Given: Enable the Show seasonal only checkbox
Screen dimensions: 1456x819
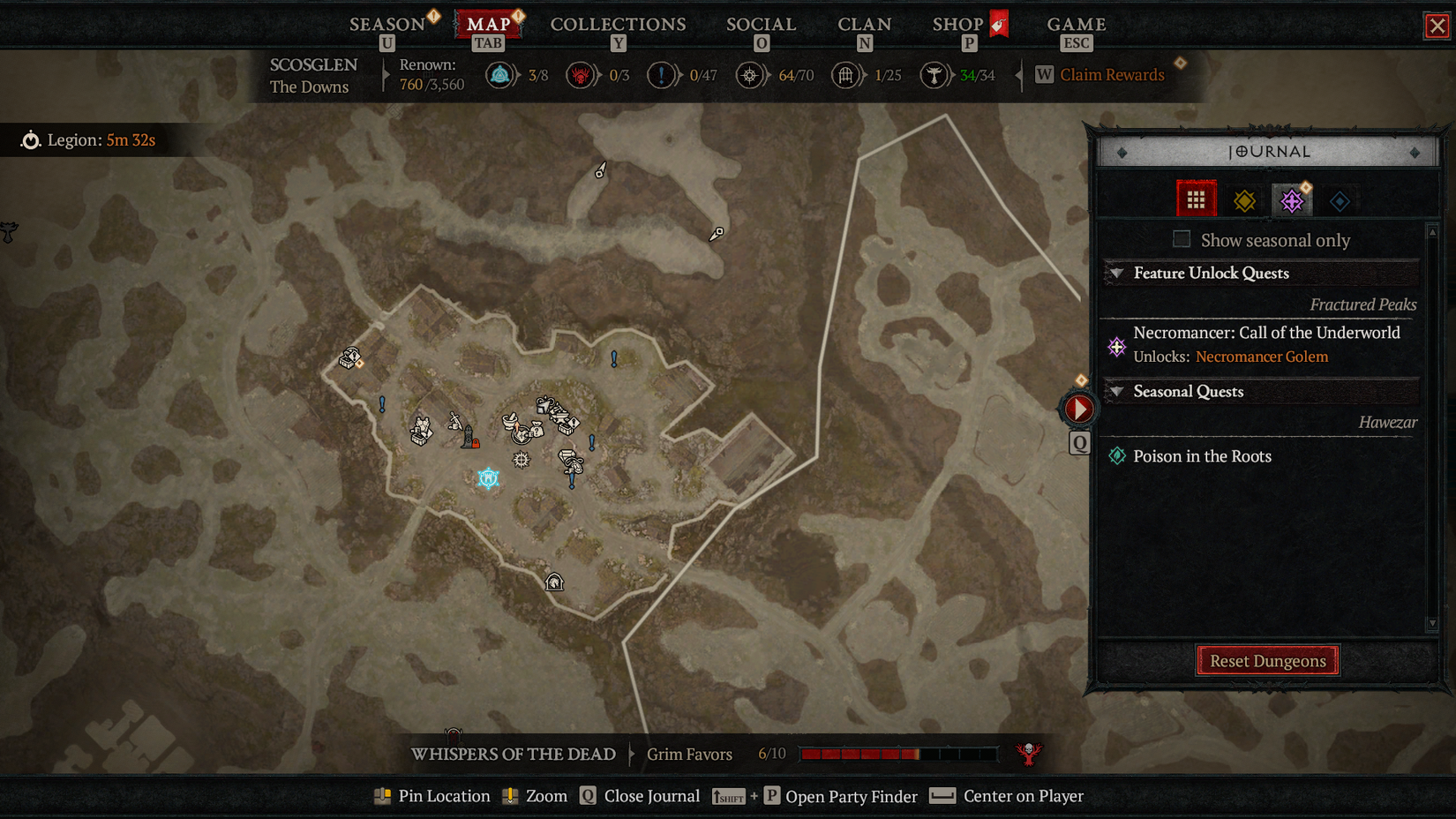Looking at the screenshot, I should pos(1181,239).
